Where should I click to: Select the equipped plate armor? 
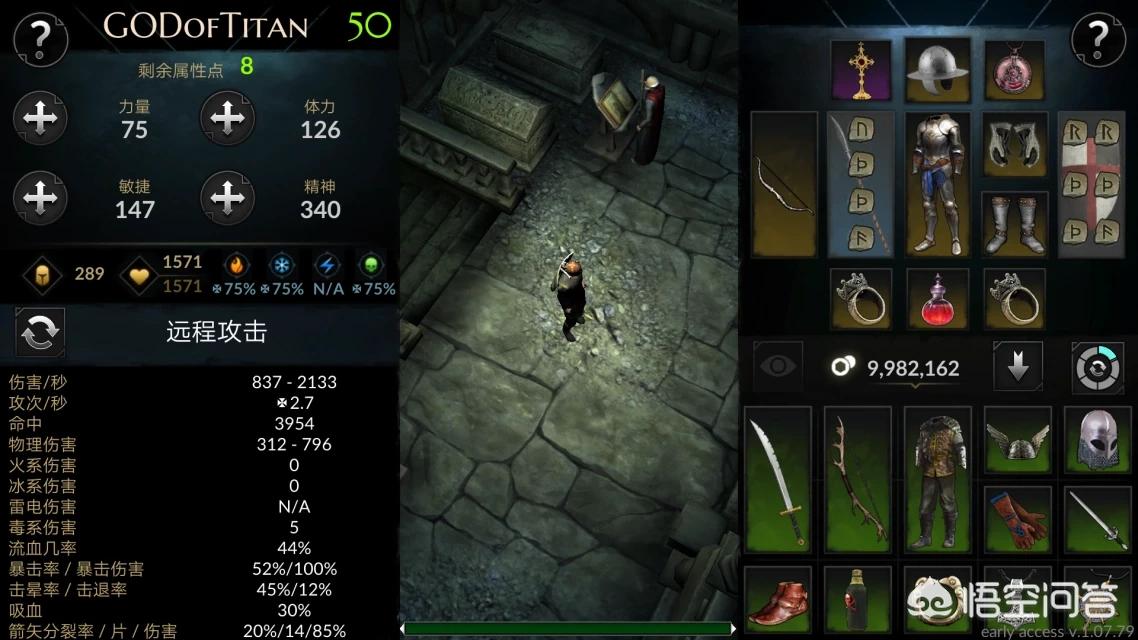tap(937, 183)
